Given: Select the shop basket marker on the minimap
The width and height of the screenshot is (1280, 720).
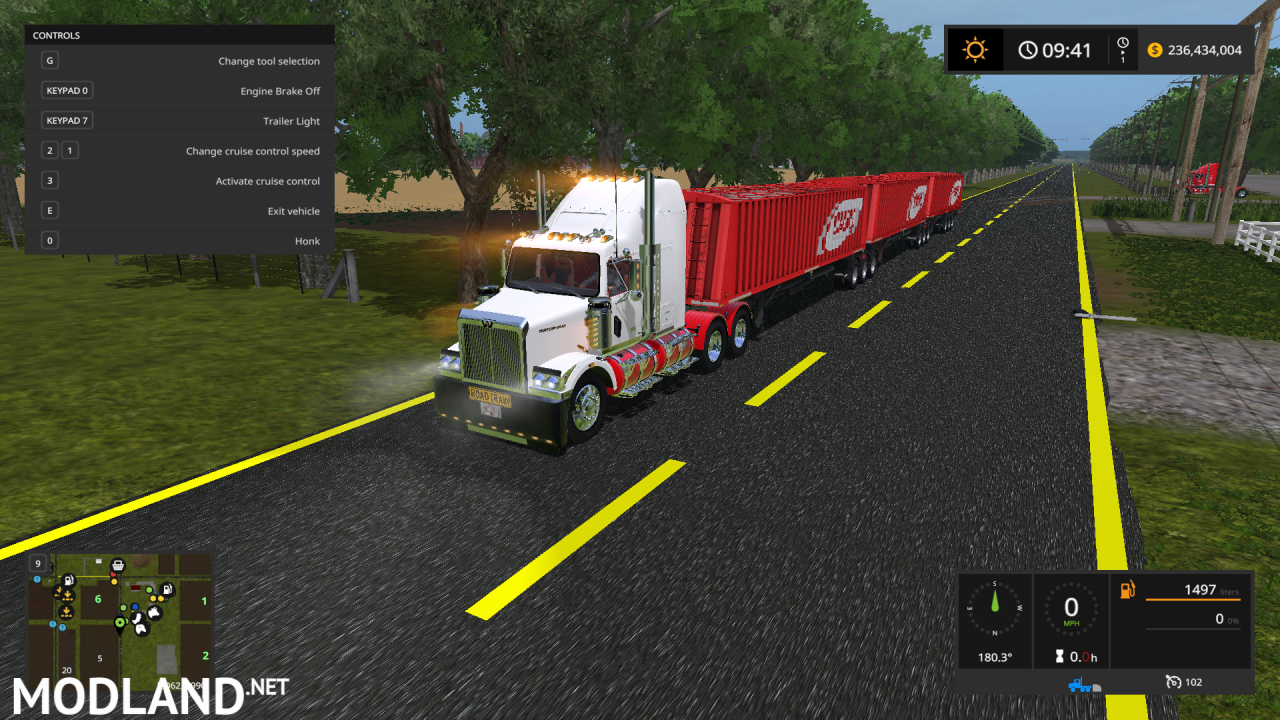Looking at the screenshot, I should tap(117, 565).
